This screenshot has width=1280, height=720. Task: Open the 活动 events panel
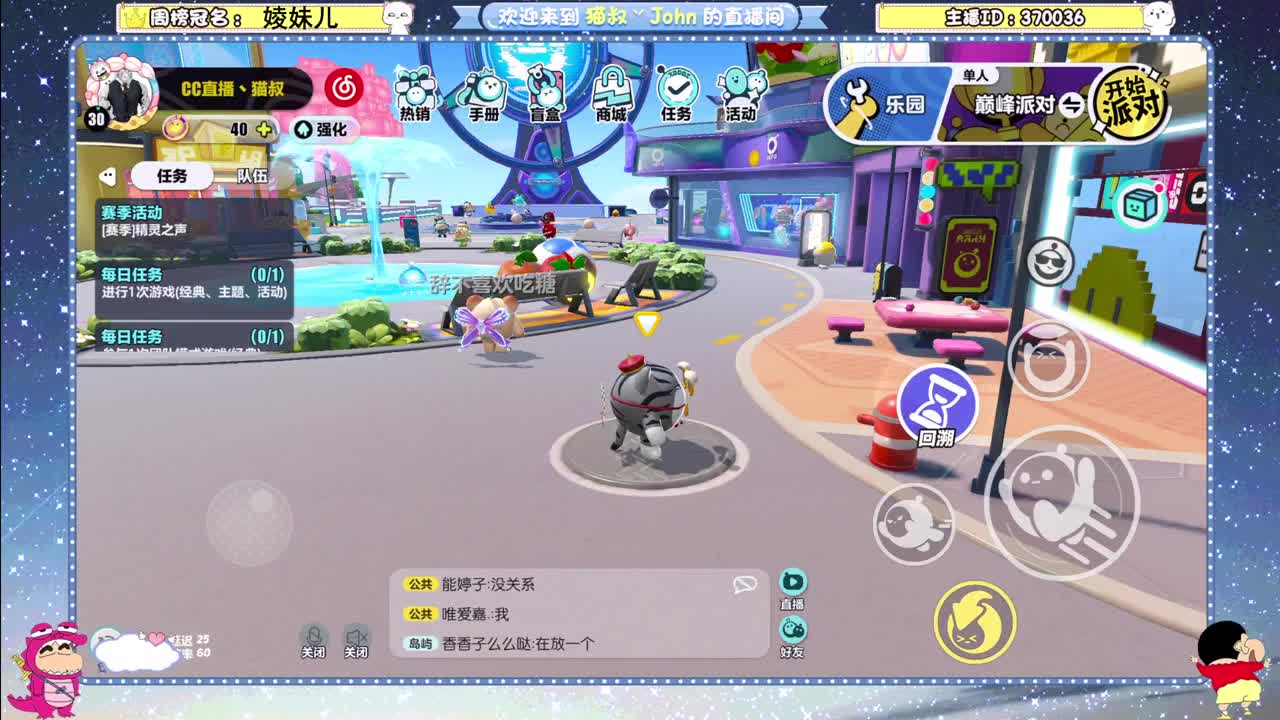pyautogui.click(x=742, y=92)
